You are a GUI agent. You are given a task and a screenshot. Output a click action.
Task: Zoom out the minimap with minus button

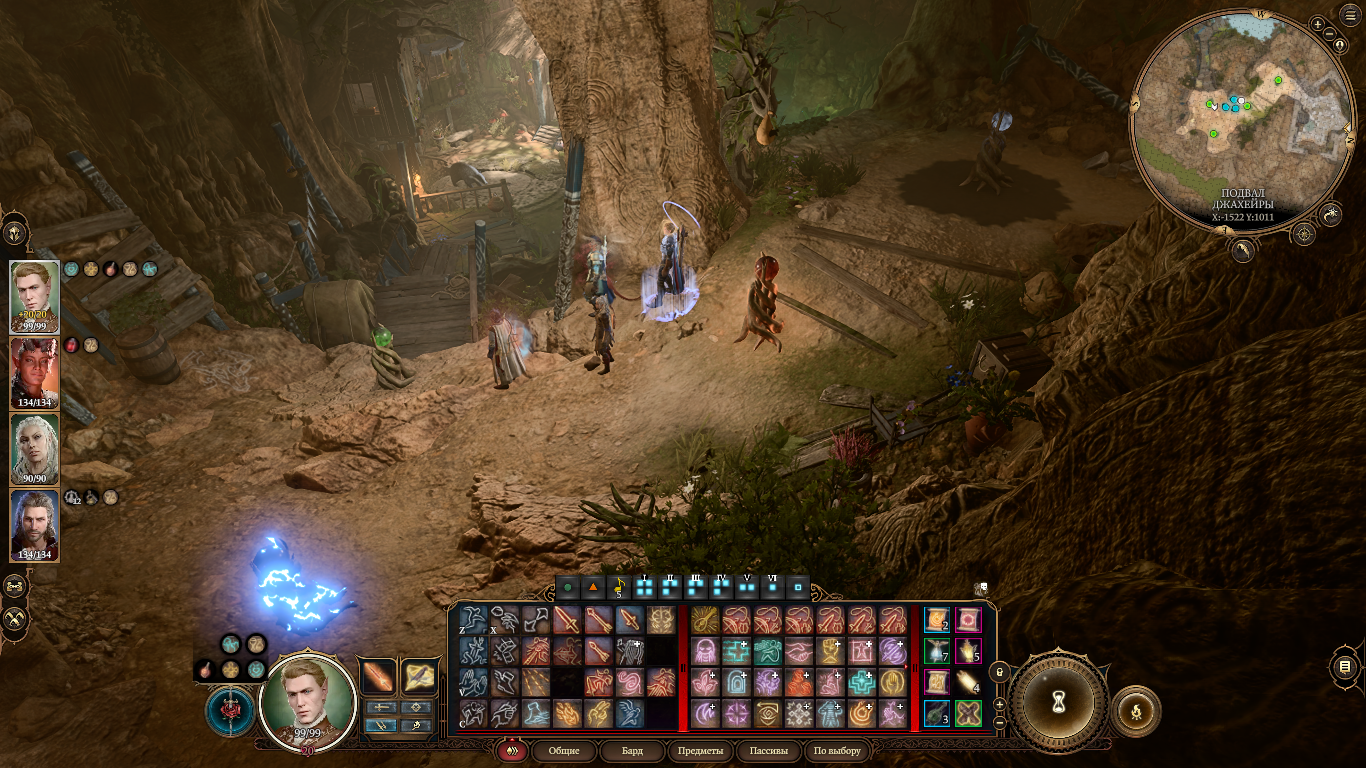click(1331, 36)
